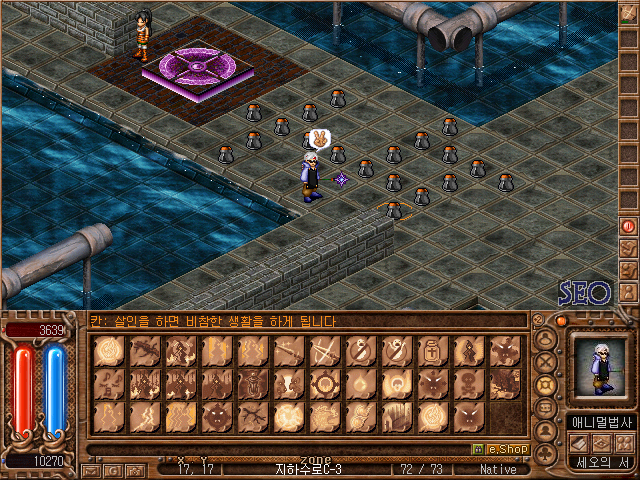This screenshot has width=640, height=480.
Task: Open the book icon below the portrait
Action: [577, 443]
